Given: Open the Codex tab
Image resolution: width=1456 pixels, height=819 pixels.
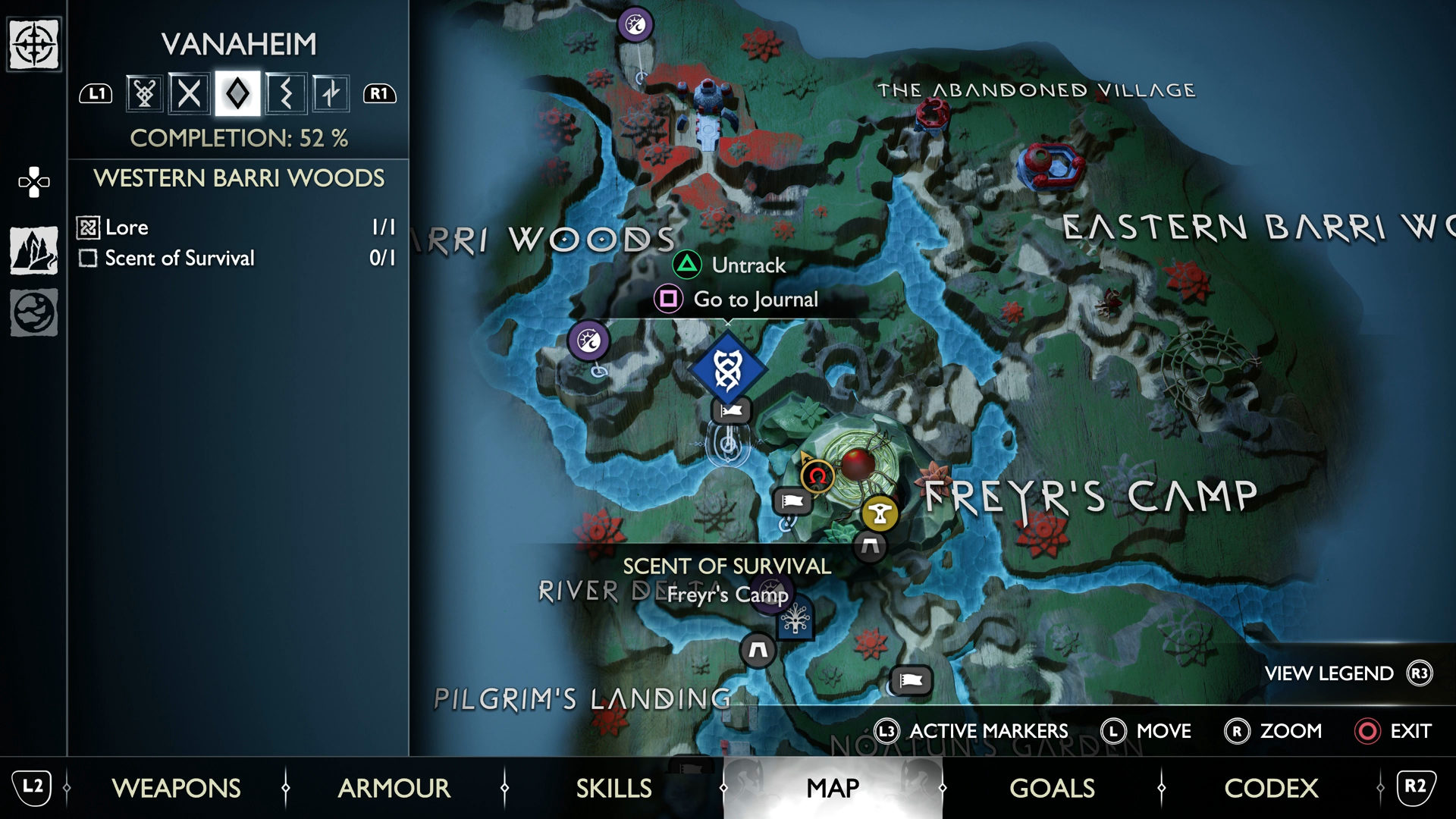Looking at the screenshot, I should [x=1271, y=788].
